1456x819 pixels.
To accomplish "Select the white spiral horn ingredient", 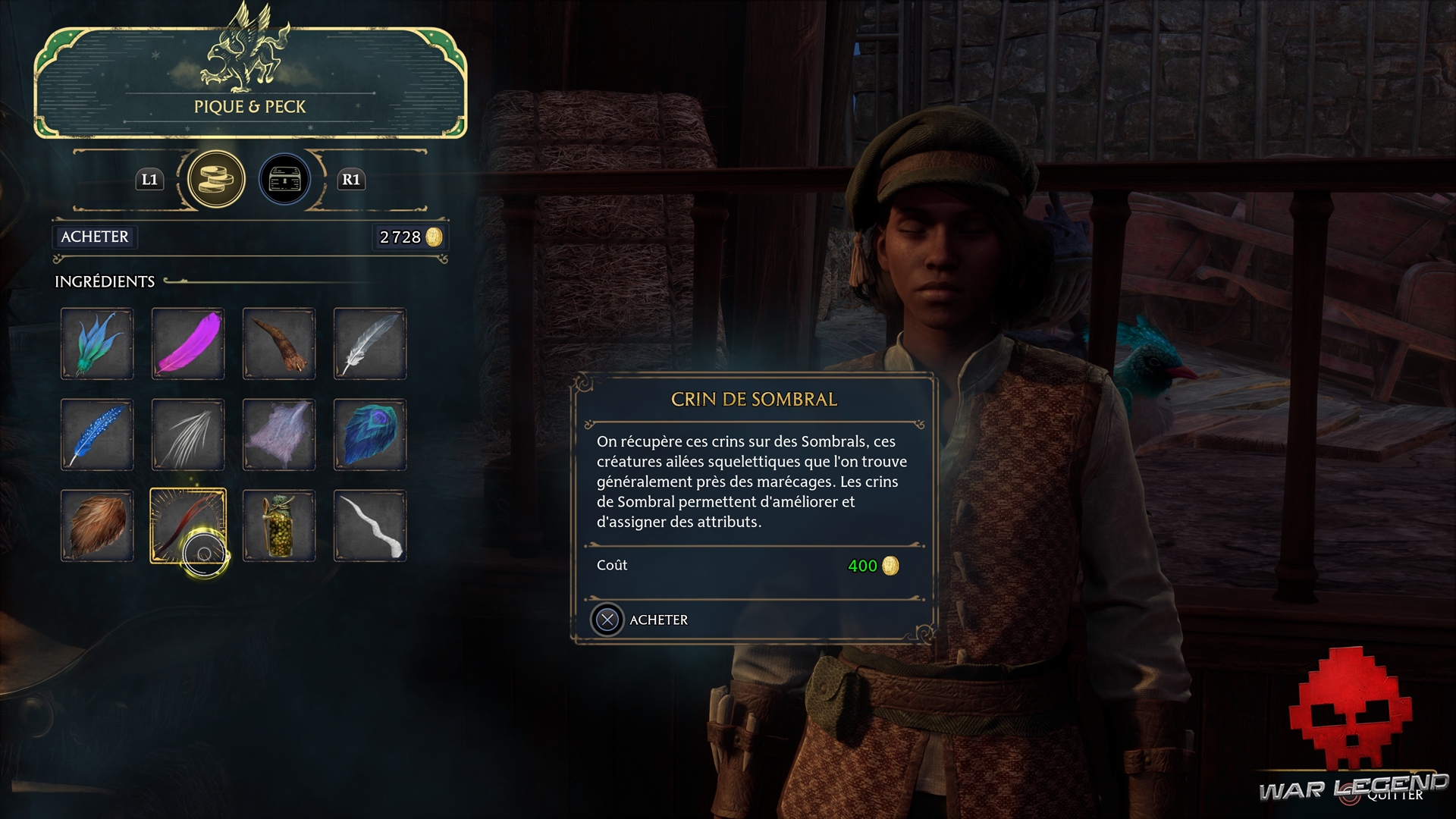I will 370,526.
